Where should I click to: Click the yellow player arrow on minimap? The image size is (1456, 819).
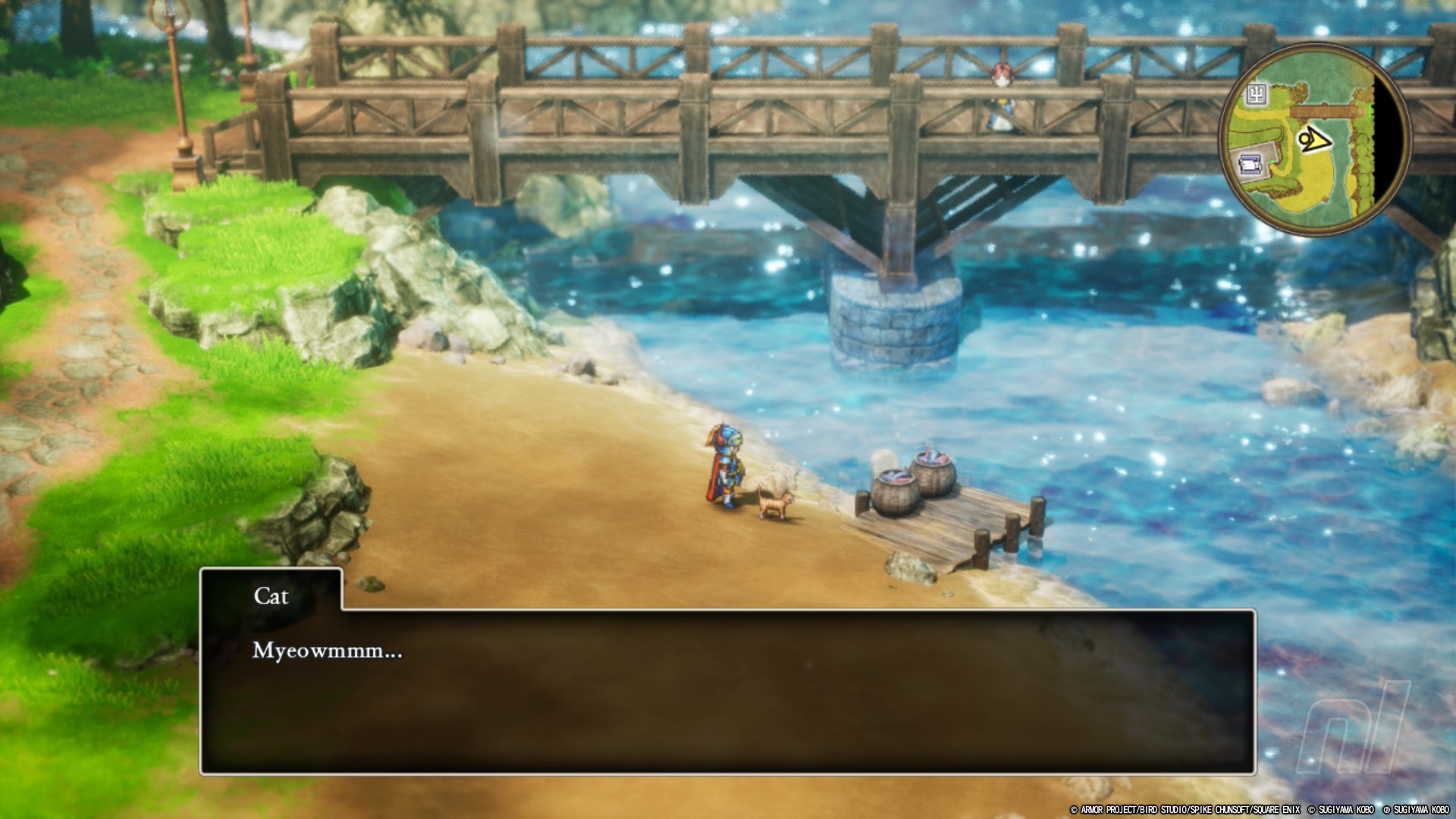pos(1313,140)
